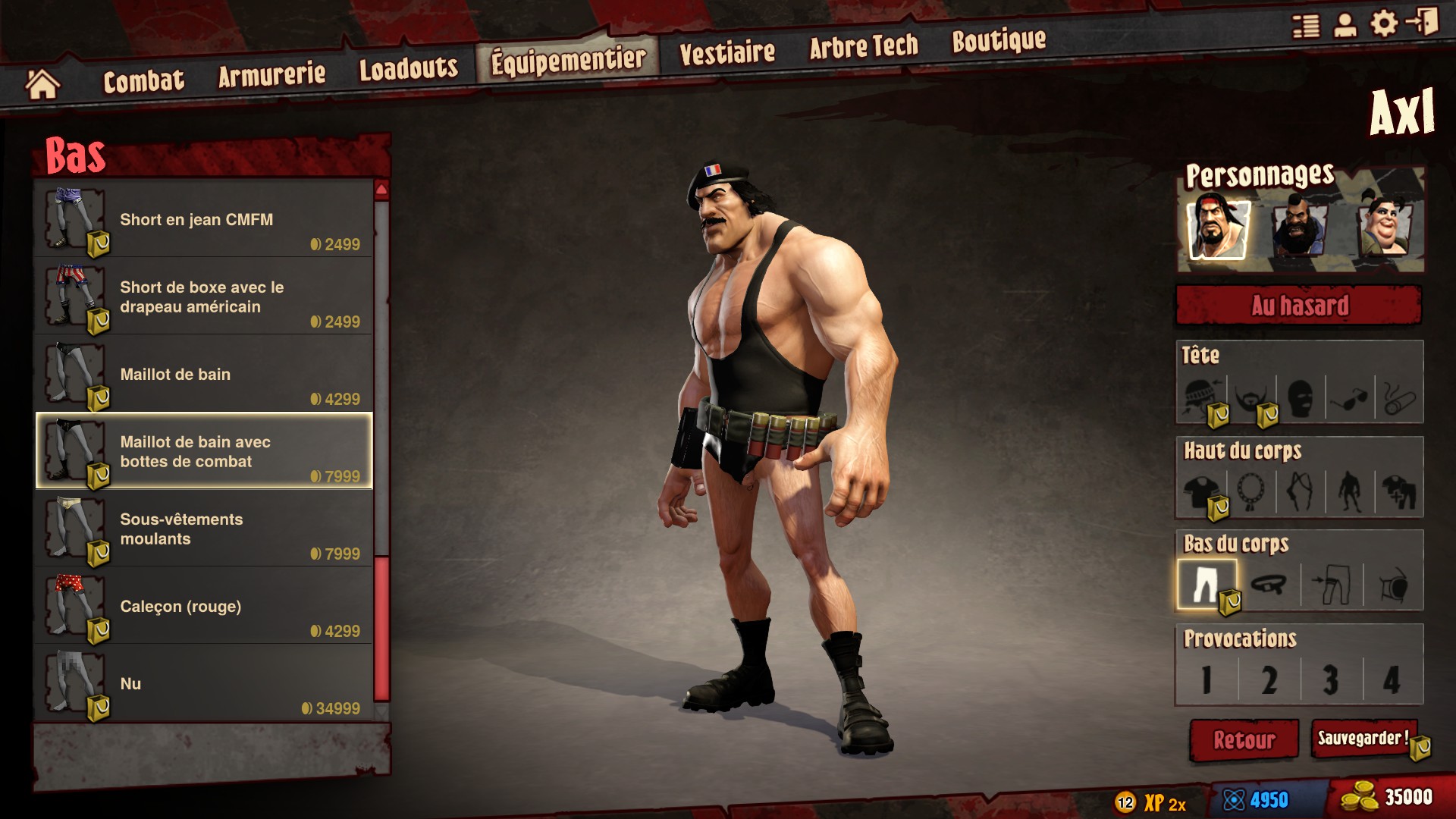Choose the belt lower body category
The image size is (1456, 819).
click(x=1269, y=585)
